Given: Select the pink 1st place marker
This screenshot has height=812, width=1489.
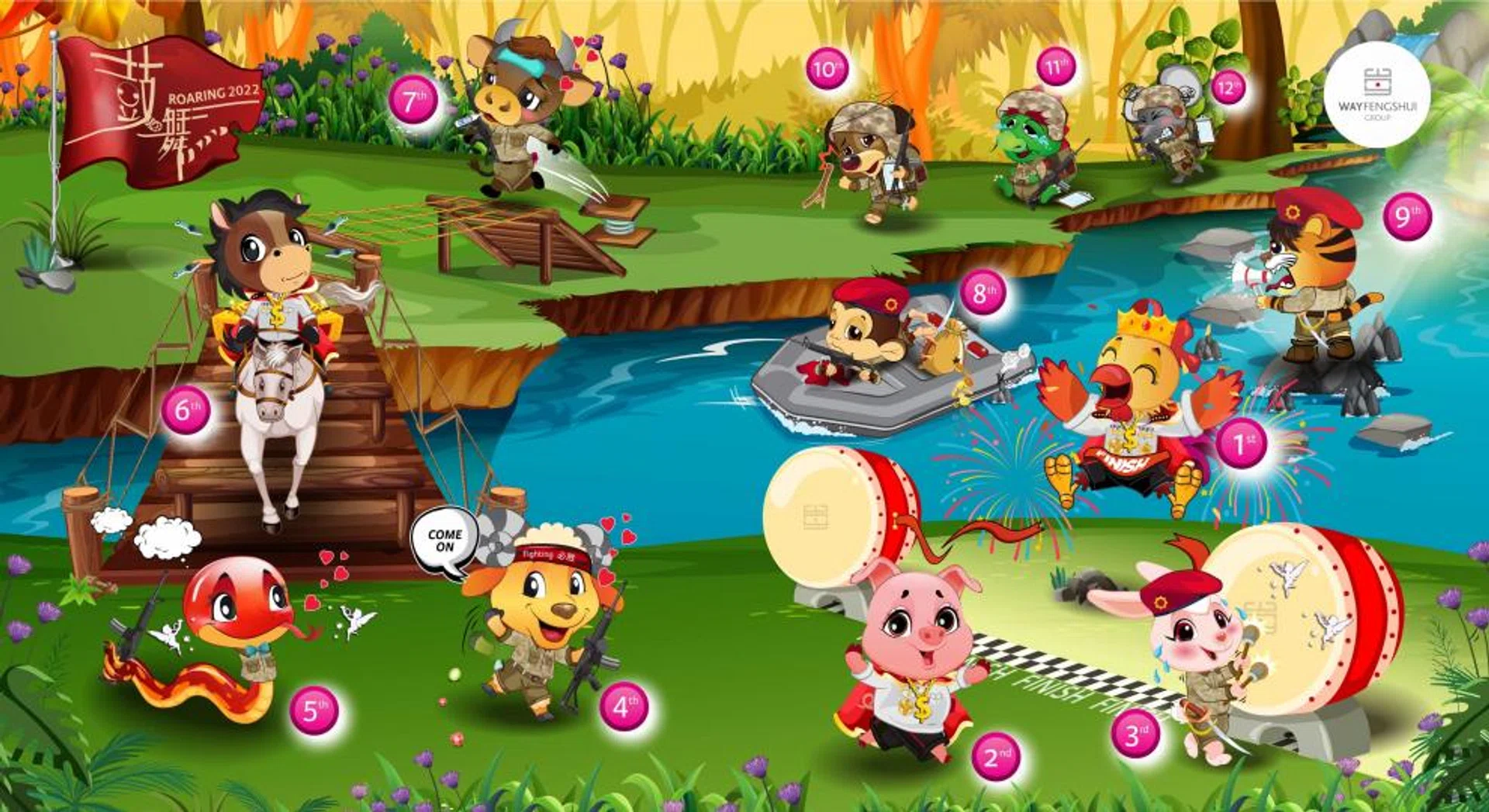Looking at the screenshot, I should (x=1241, y=444).
